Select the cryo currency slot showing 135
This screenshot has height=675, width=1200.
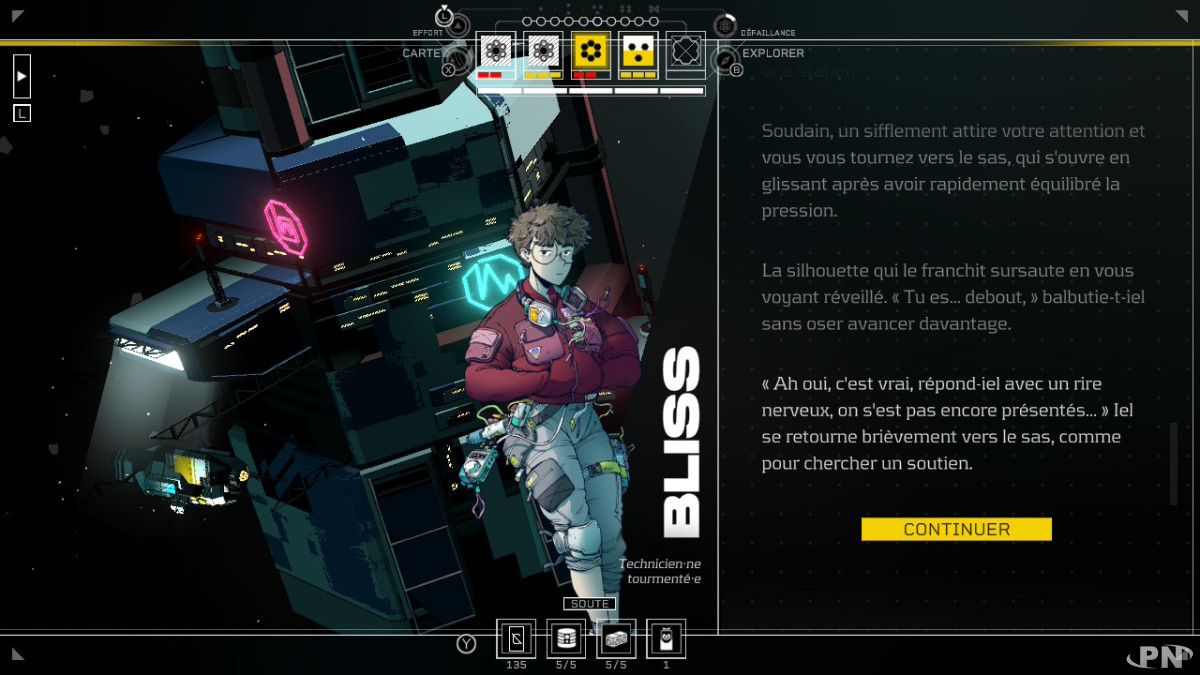pyautogui.click(x=516, y=638)
